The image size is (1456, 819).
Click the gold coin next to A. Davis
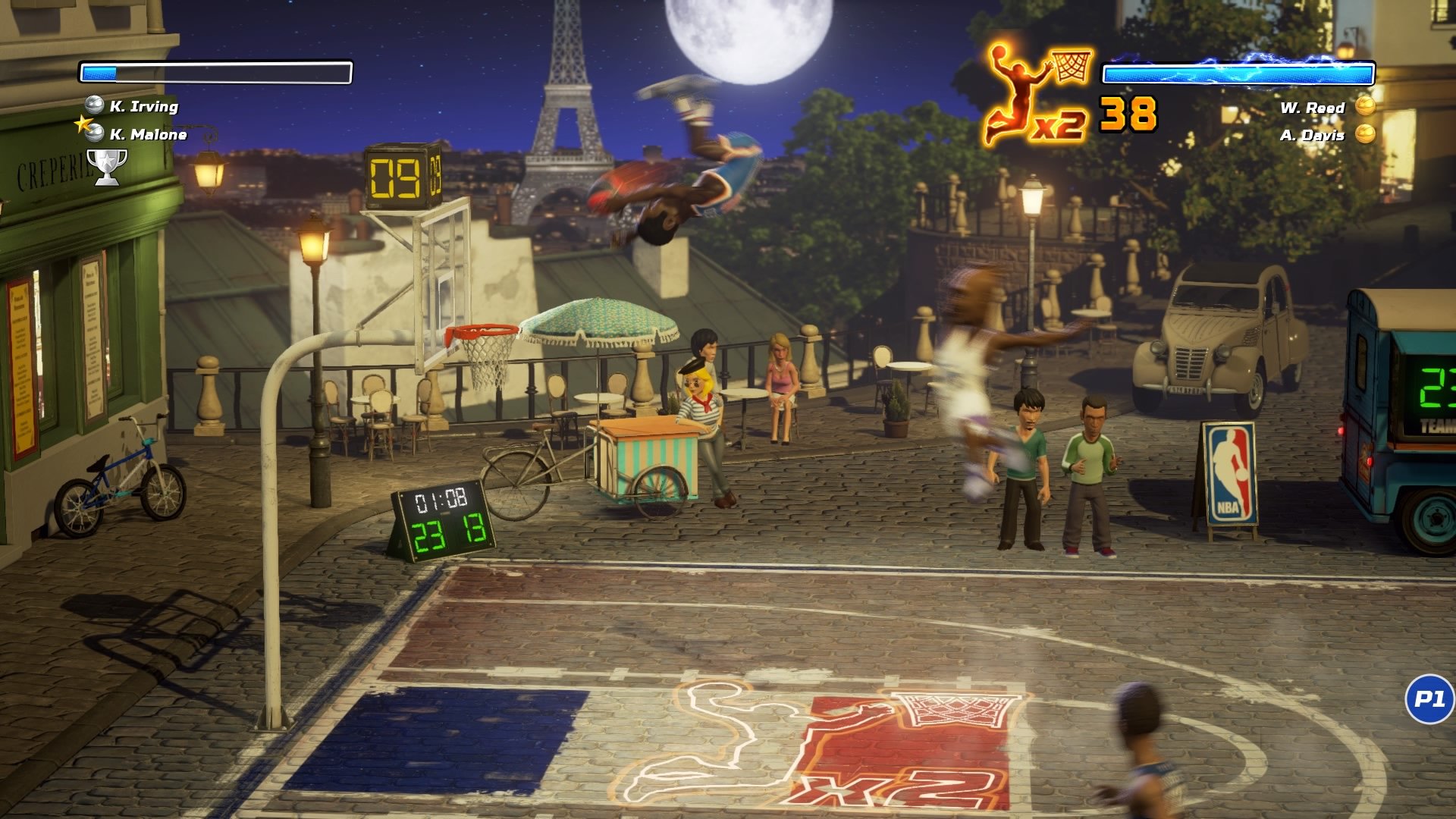[x=1365, y=135]
